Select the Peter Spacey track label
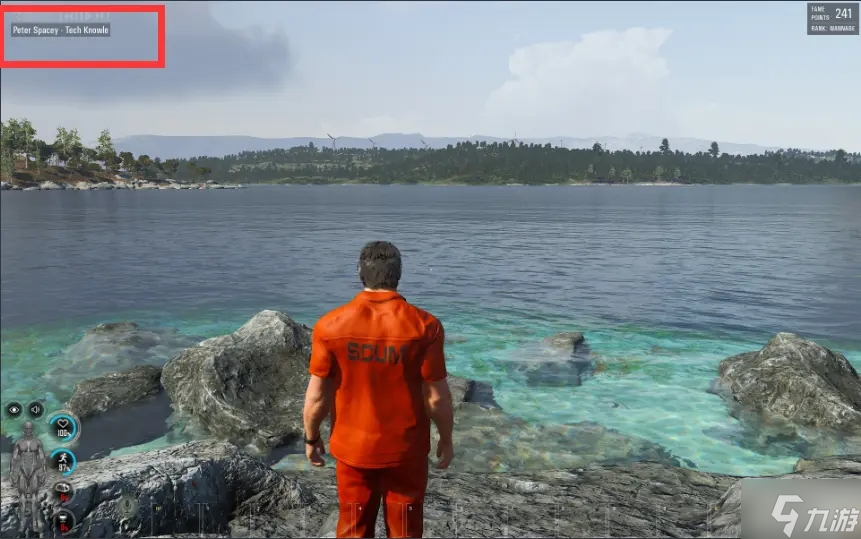The image size is (861, 539). pos(60,30)
